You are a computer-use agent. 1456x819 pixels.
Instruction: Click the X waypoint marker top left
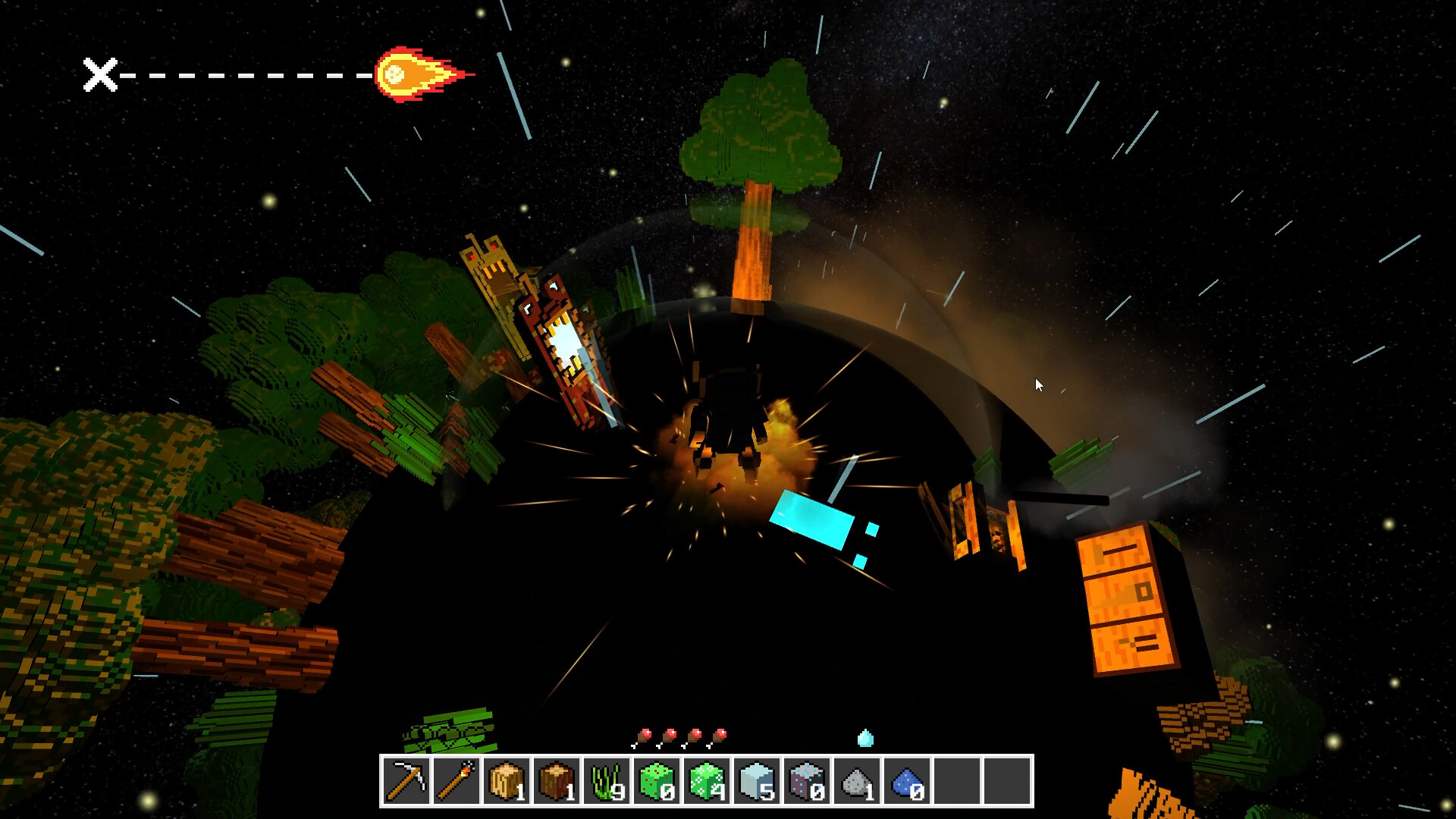tap(101, 75)
